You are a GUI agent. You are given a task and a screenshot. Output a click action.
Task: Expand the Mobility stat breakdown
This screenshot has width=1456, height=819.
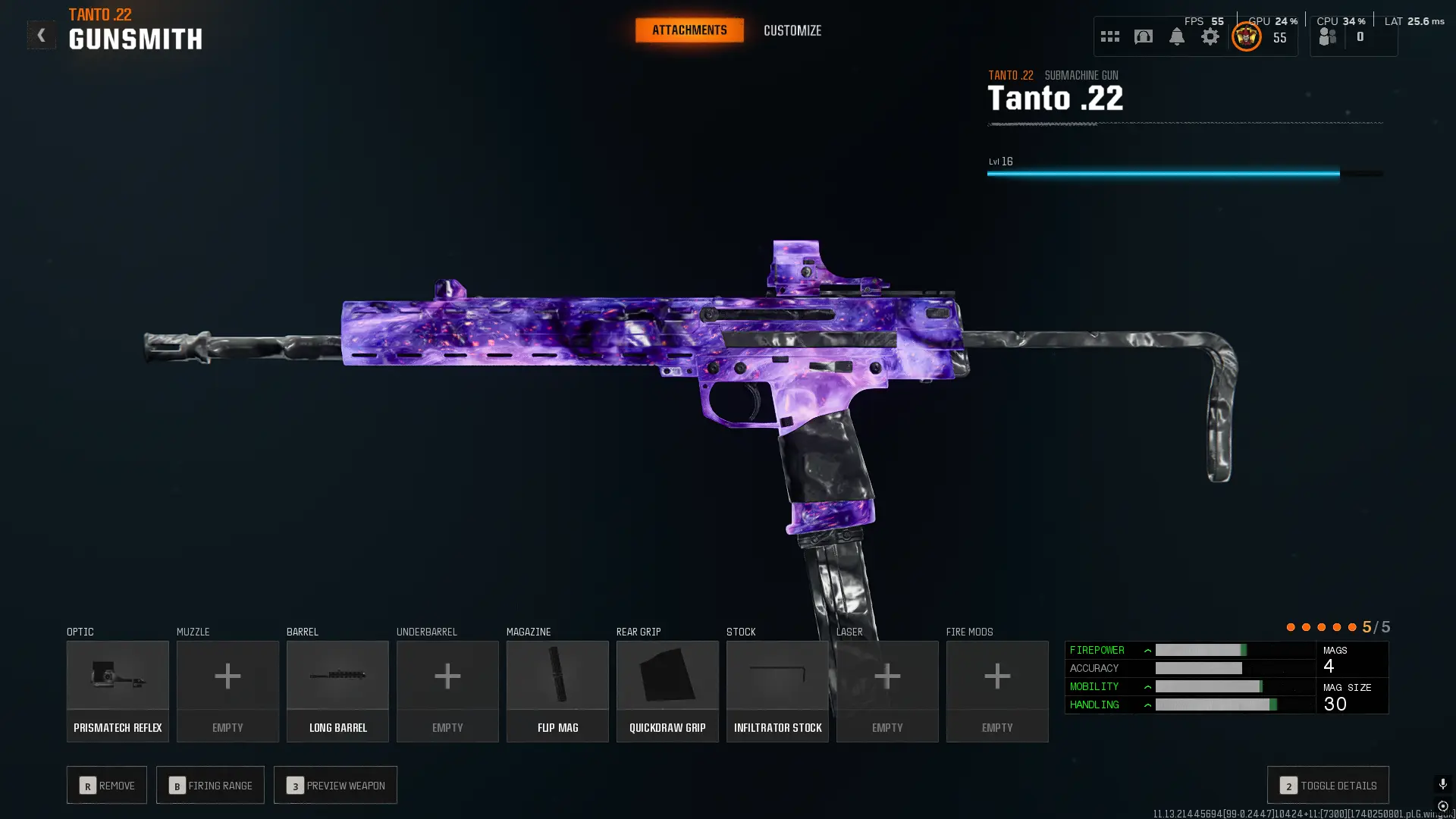pos(1148,686)
